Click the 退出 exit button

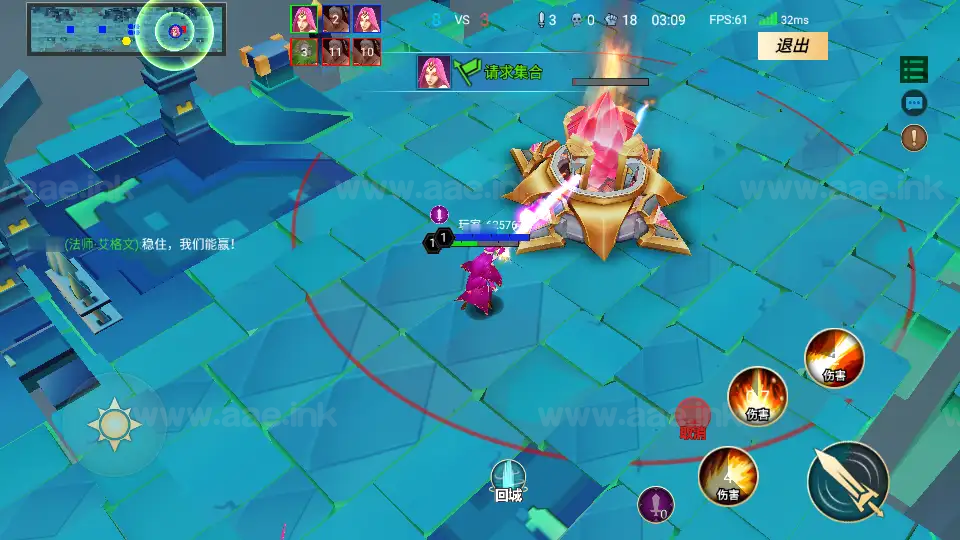pyautogui.click(x=792, y=46)
